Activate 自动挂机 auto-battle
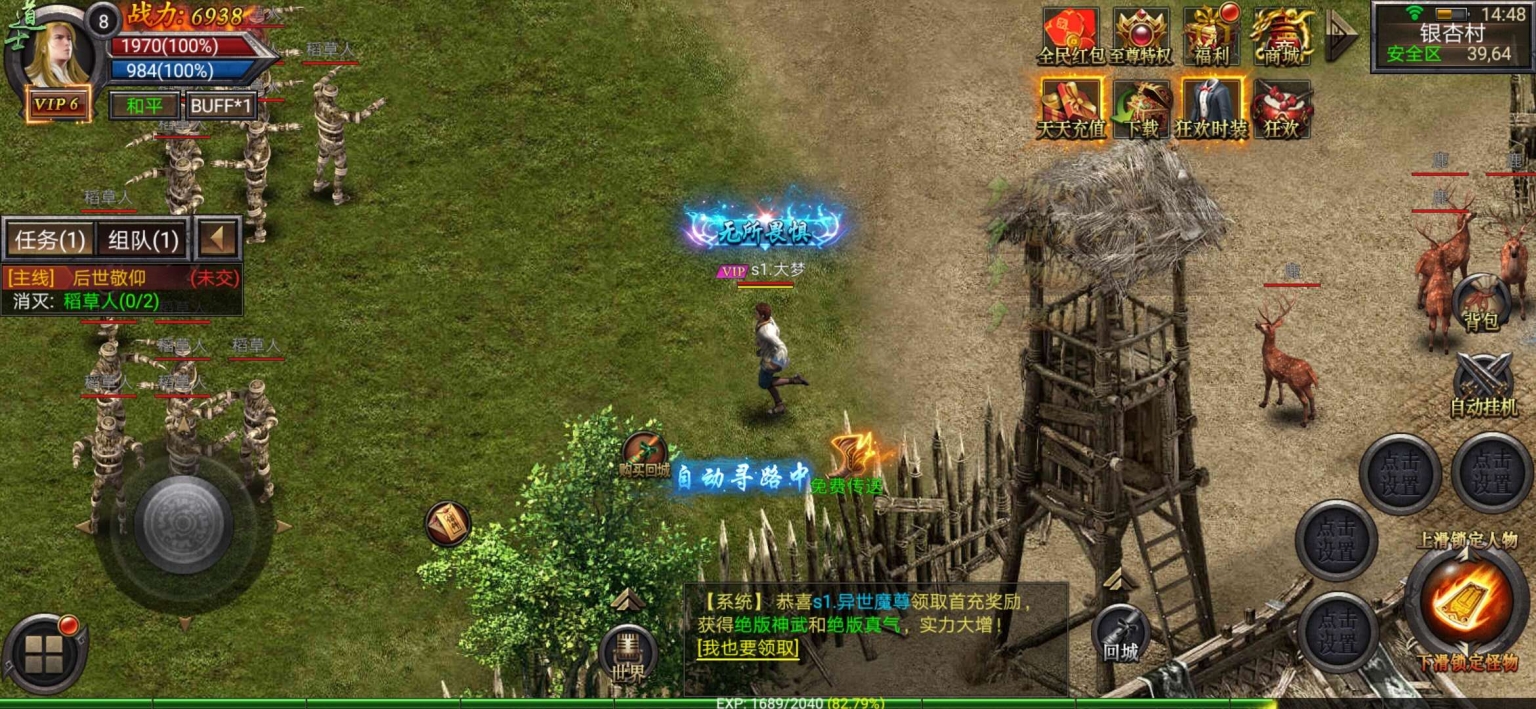1536x709 pixels. [1483, 385]
